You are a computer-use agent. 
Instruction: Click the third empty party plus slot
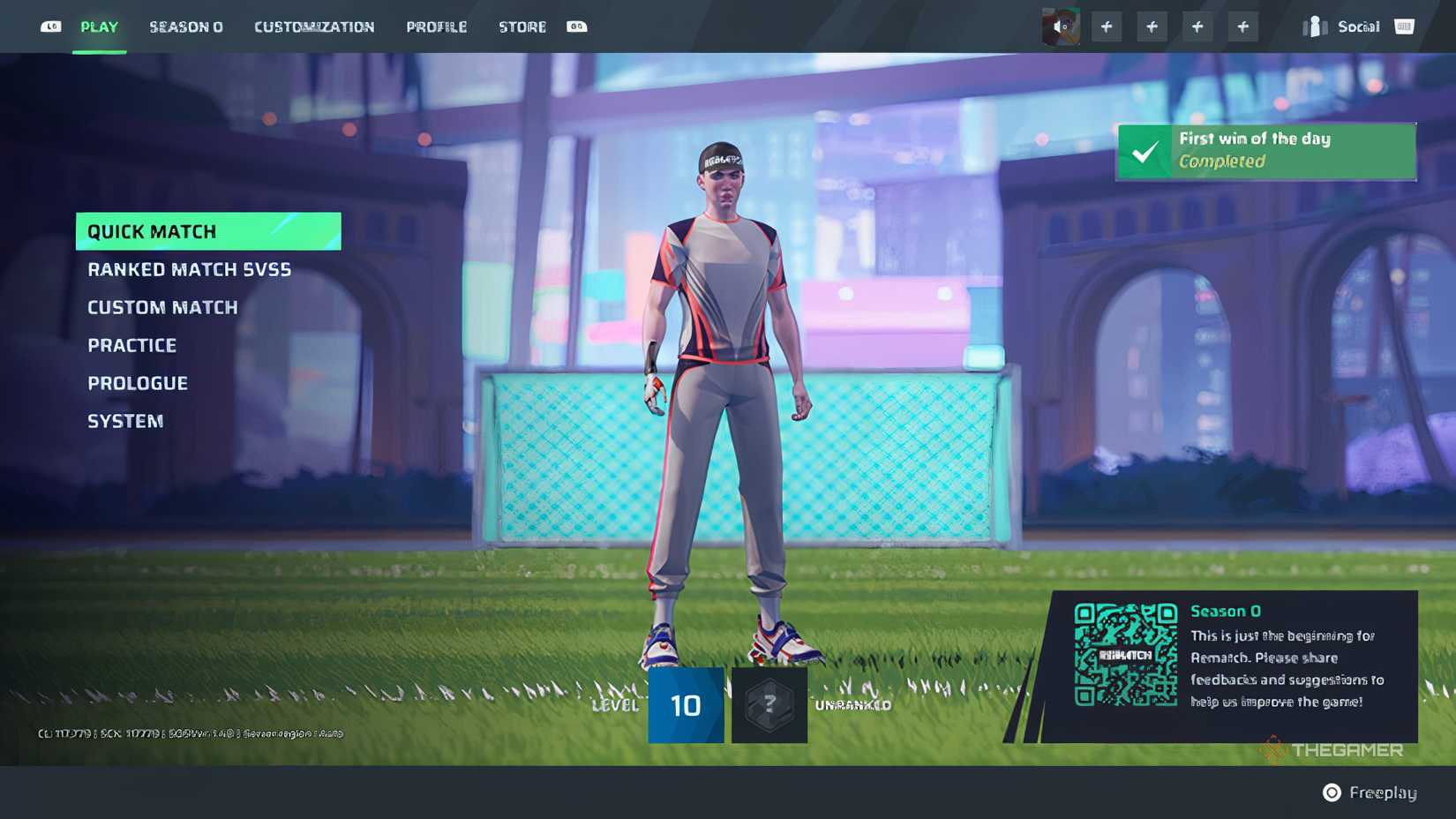[1197, 26]
